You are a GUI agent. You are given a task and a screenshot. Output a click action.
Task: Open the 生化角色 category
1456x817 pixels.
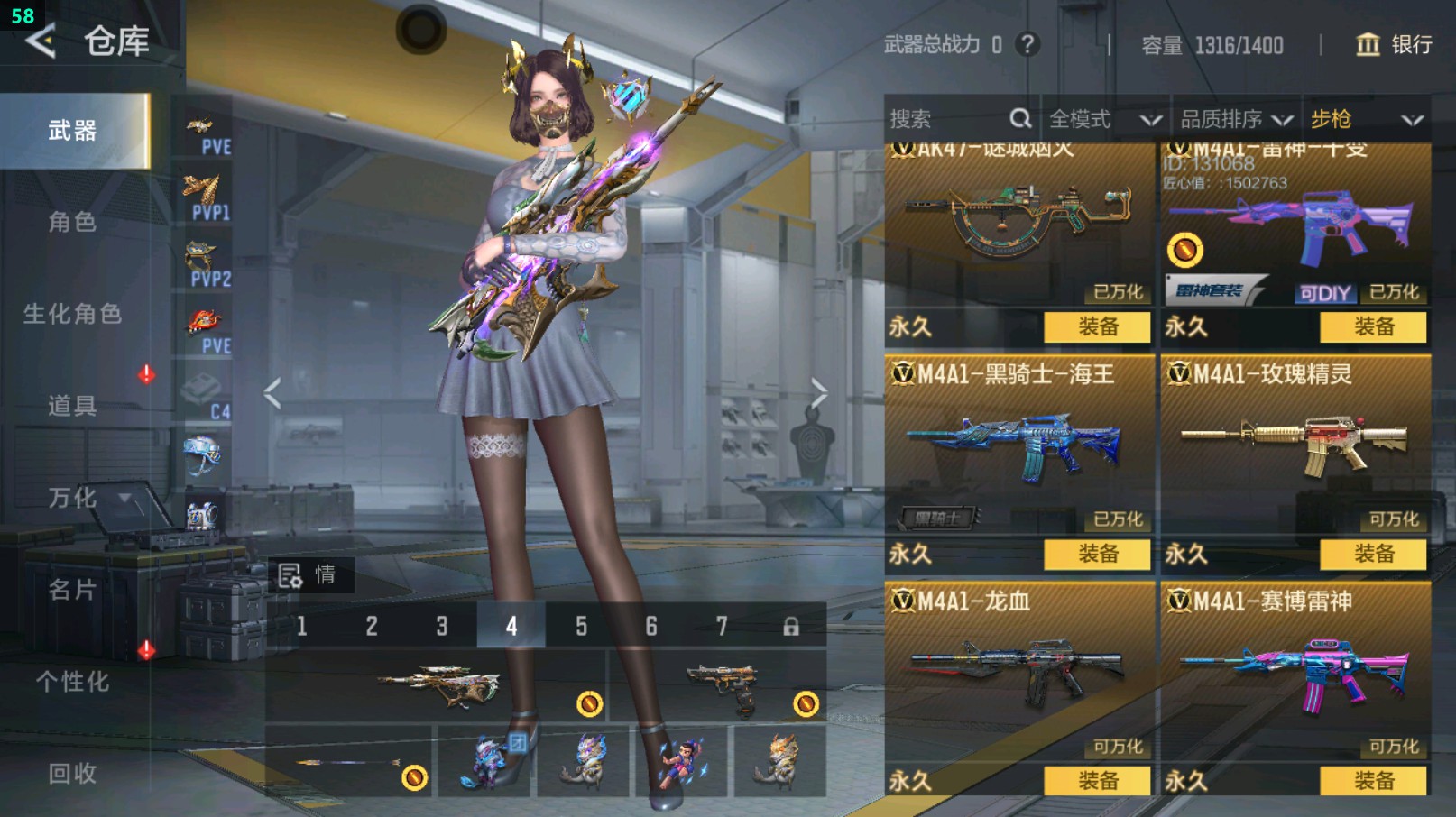(x=72, y=314)
